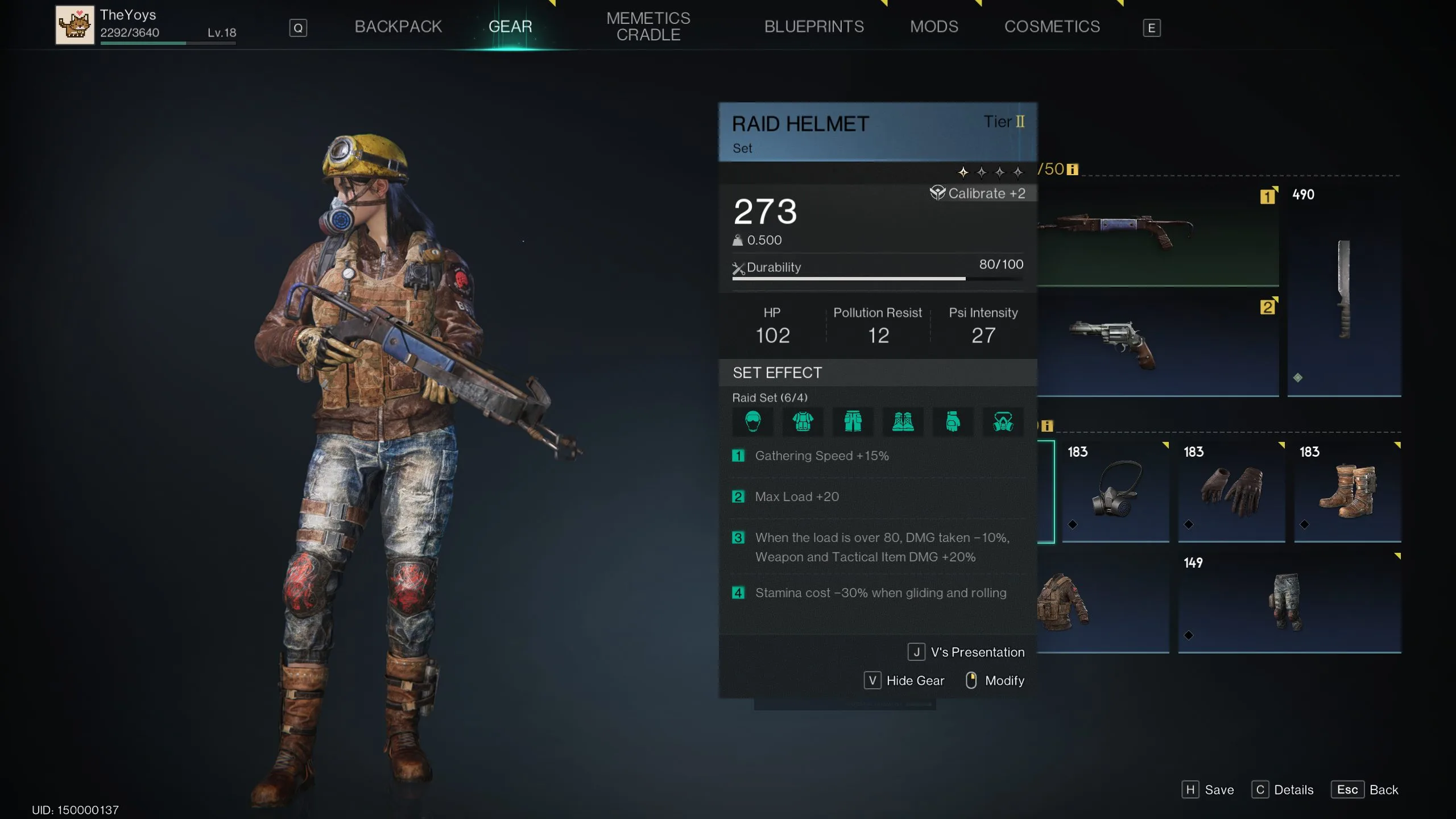Select the pants gear slot
The image size is (1456, 819).
coord(1288,602)
